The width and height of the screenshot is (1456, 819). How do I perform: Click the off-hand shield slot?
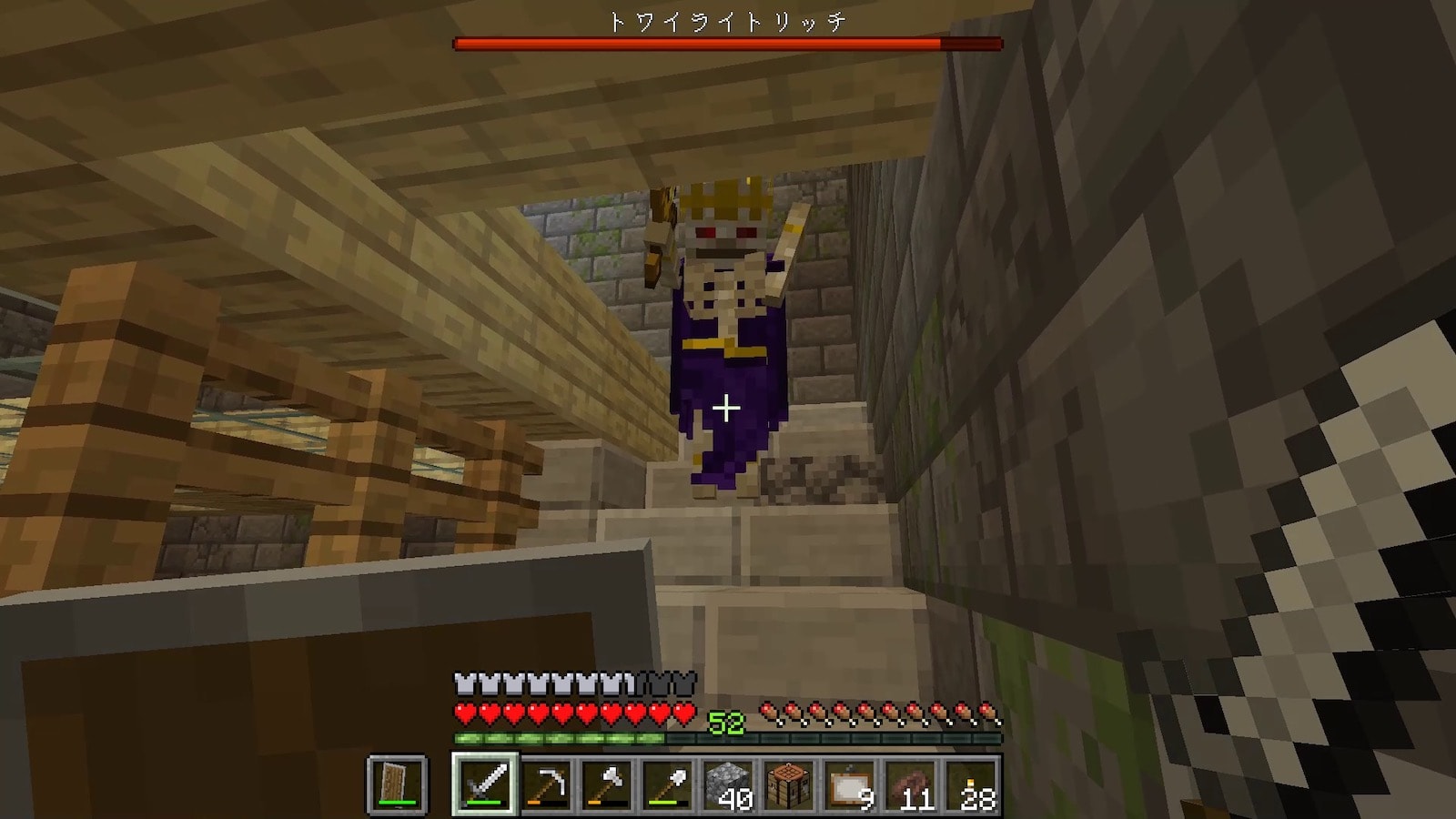tap(397, 784)
